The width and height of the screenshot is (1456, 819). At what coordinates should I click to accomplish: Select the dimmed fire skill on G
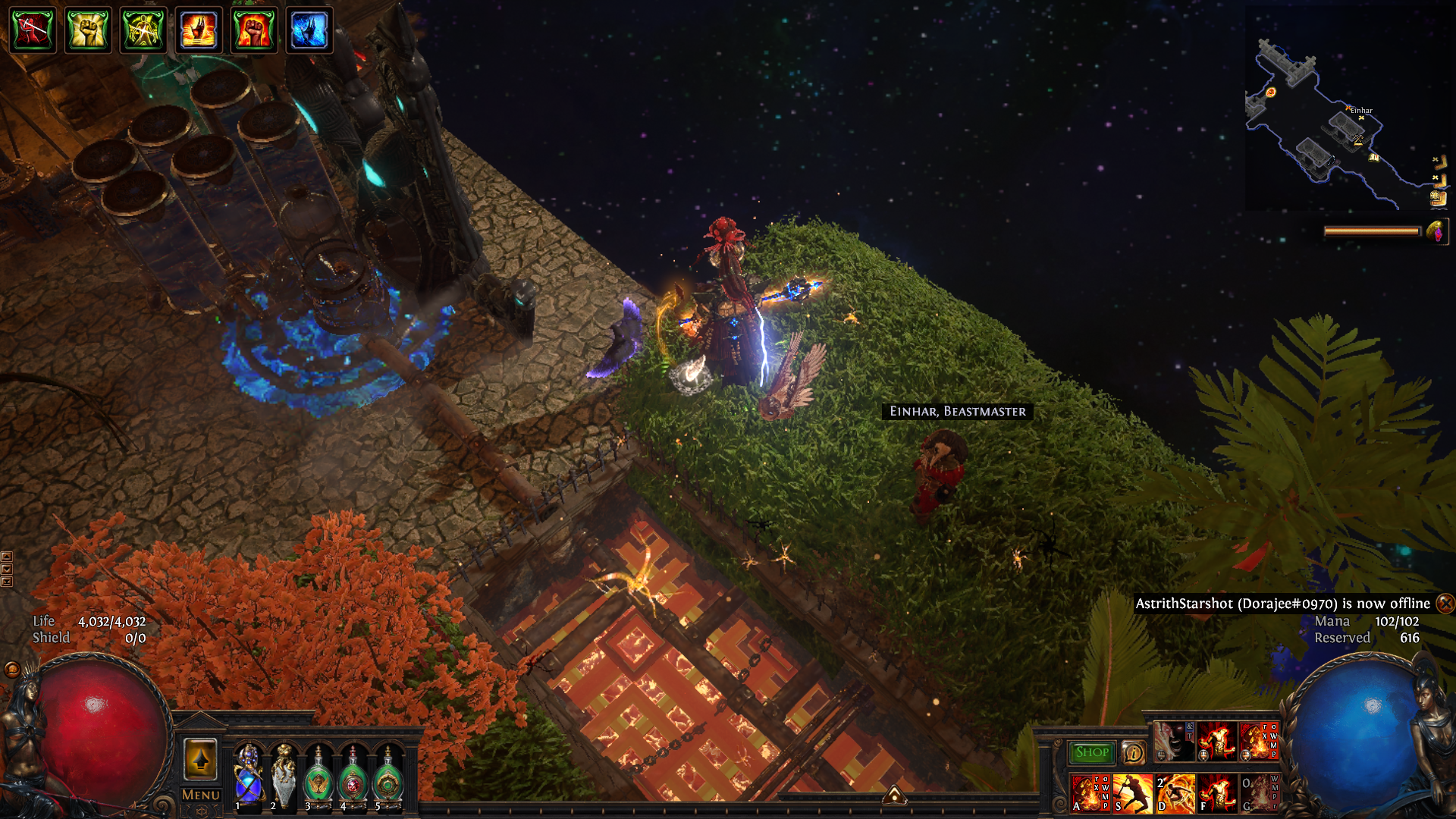[x=1259, y=792]
